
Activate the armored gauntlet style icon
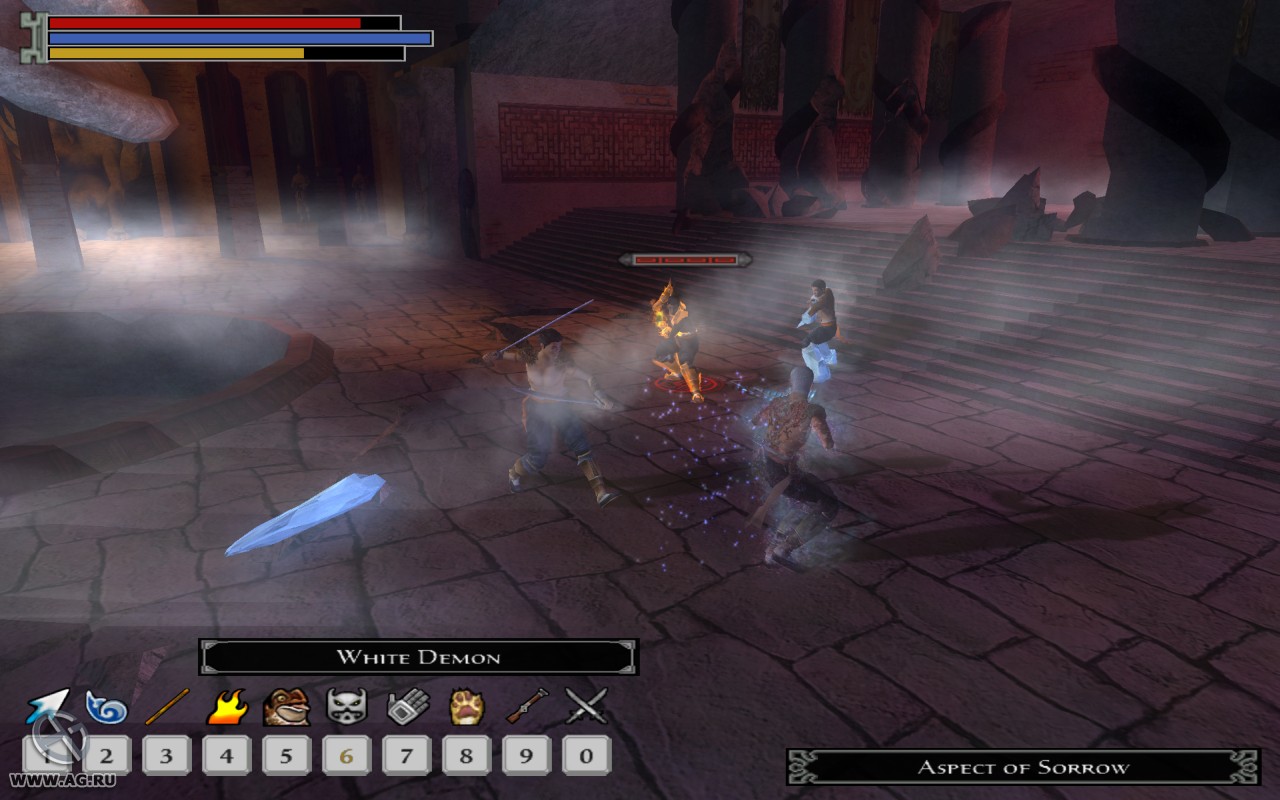pos(407,706)
